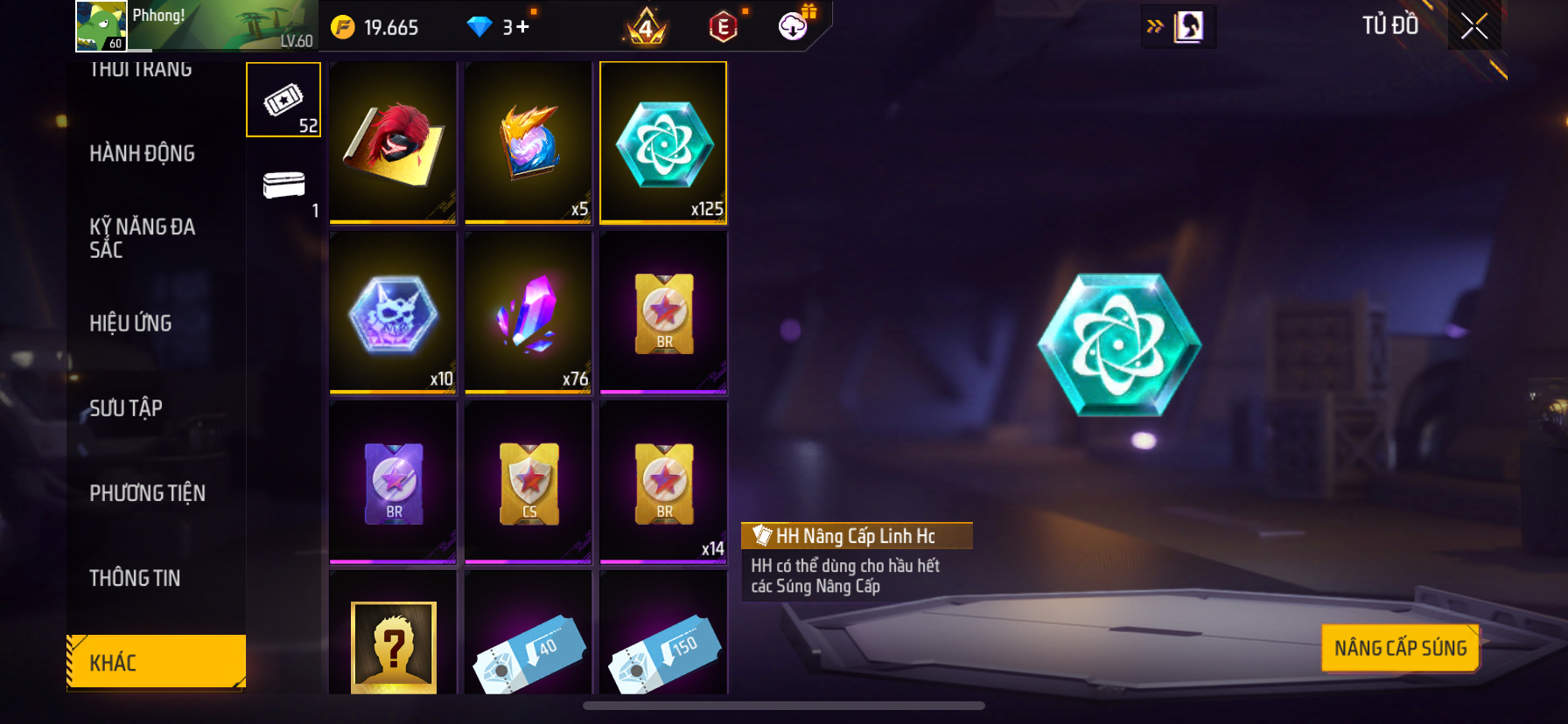Pick the flaming orb item x5

[x=528, y=143]
